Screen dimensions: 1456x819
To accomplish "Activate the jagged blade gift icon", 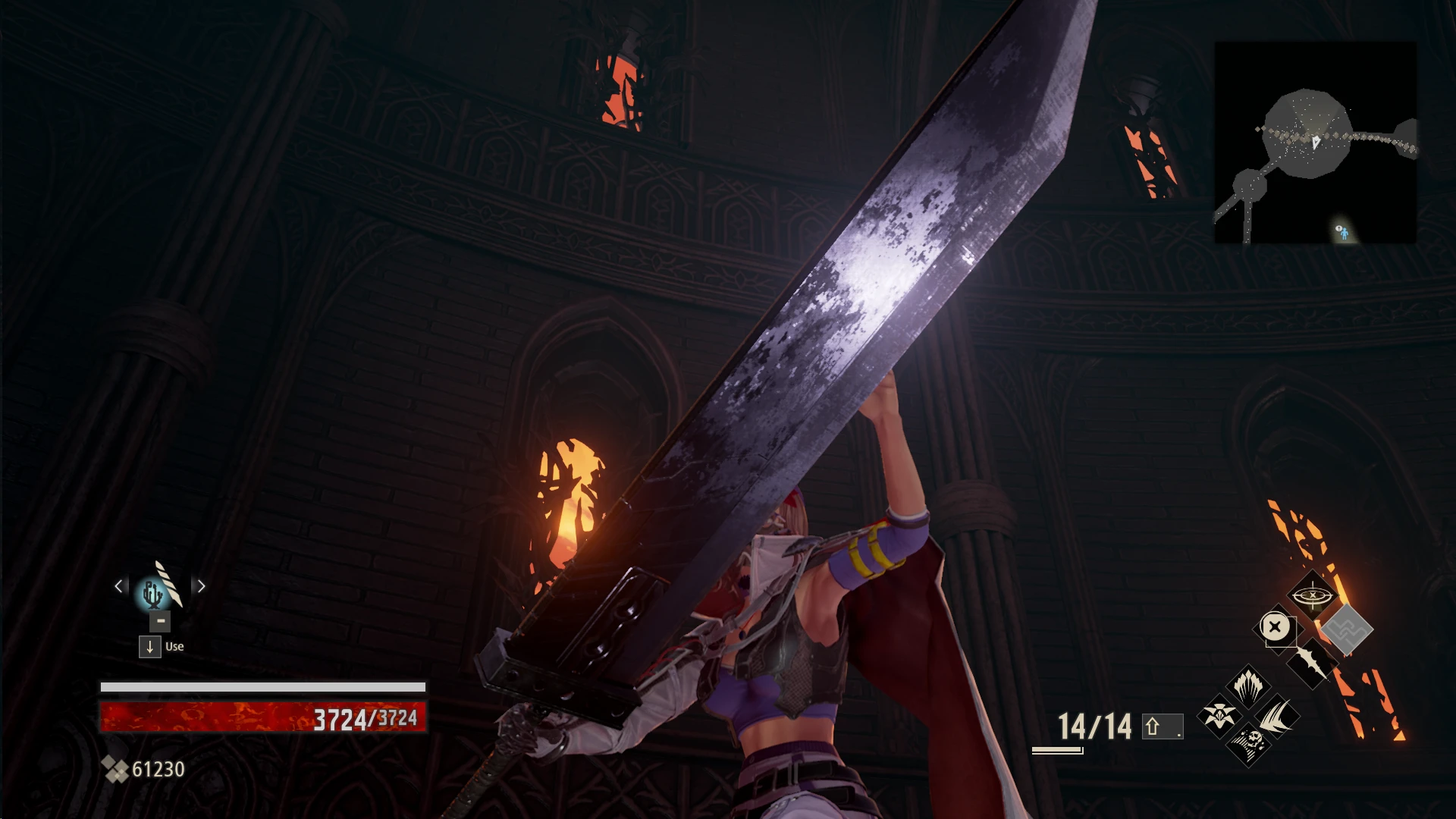I will point(1311,662).
